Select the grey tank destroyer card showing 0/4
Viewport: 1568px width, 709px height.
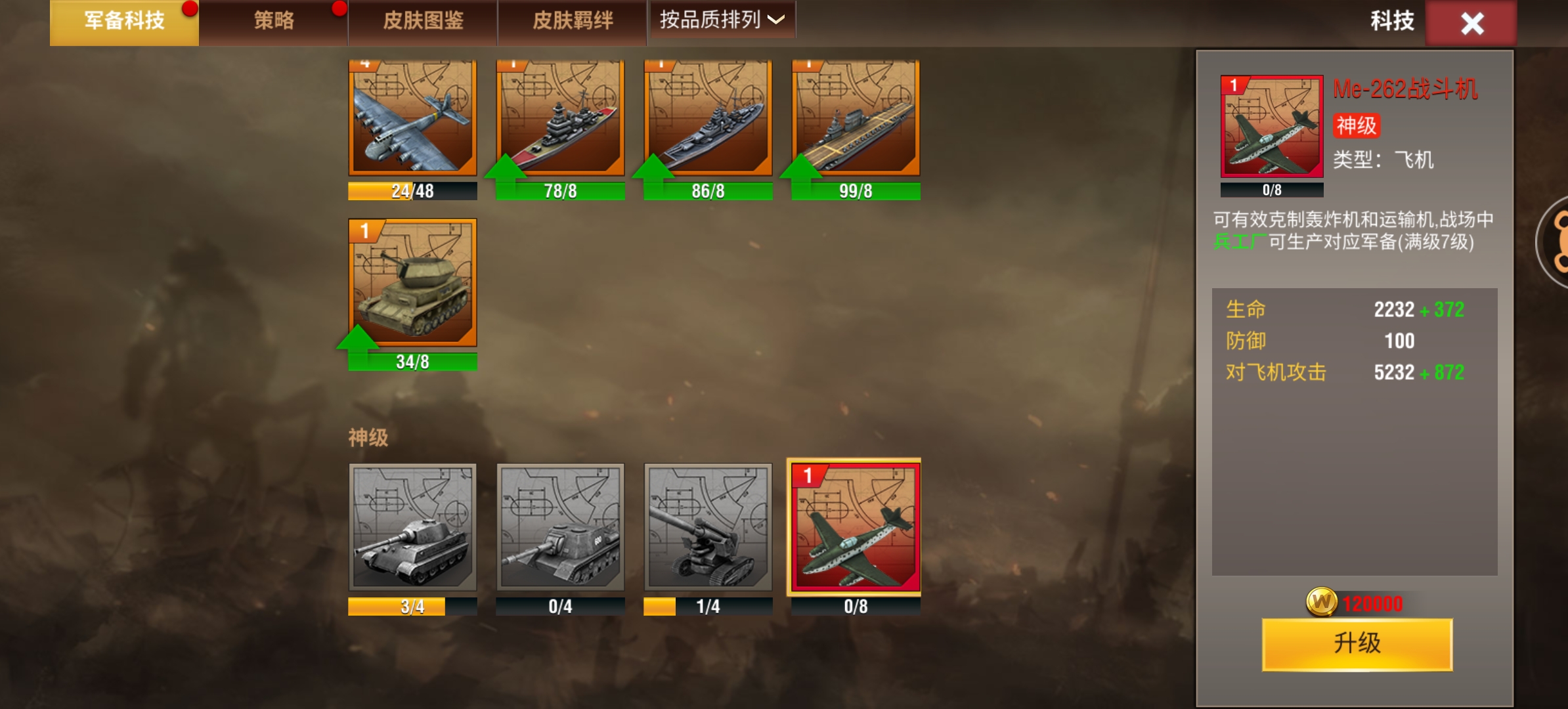click(x=560, y=526)
